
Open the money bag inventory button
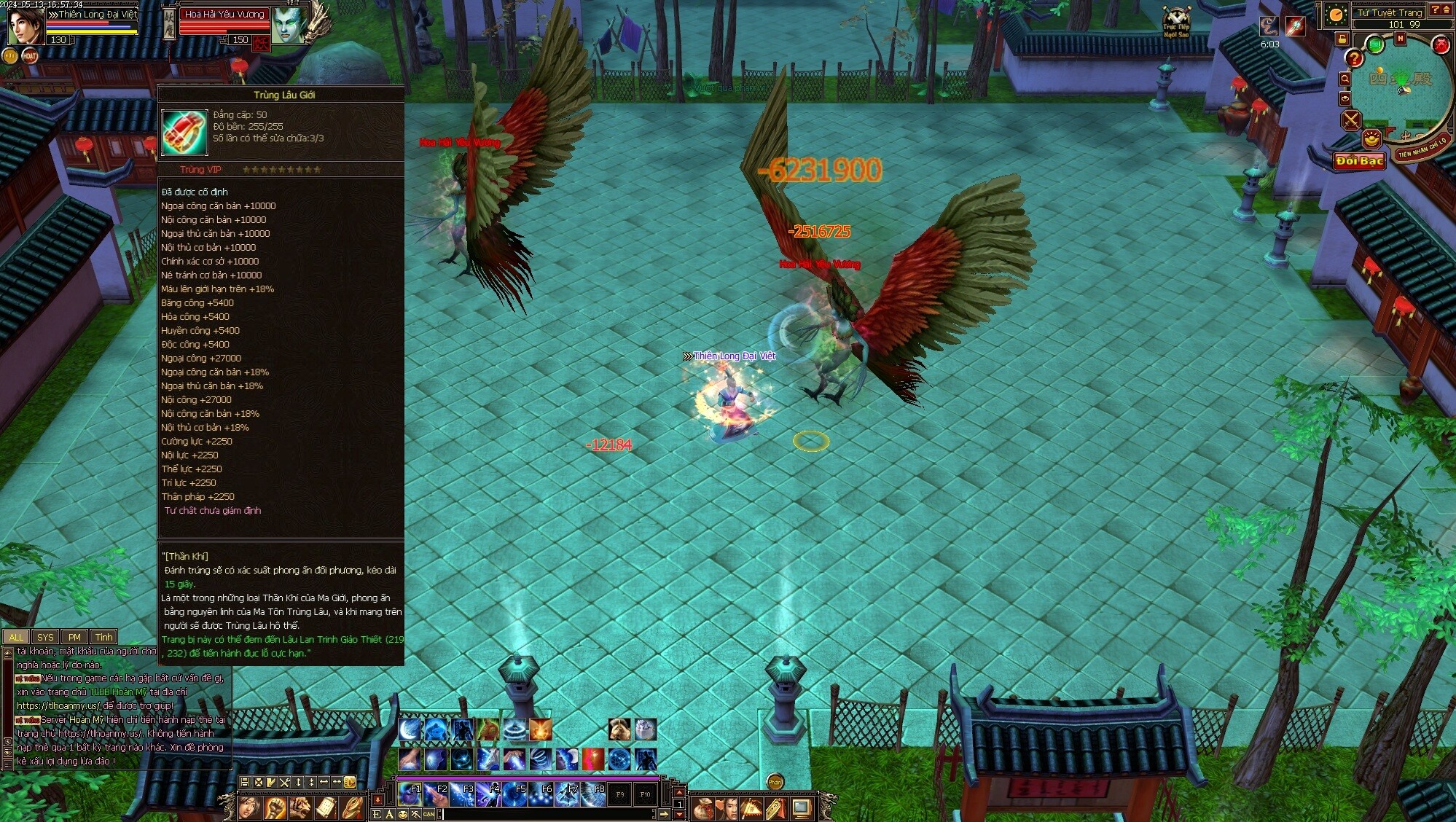(702, 807)
